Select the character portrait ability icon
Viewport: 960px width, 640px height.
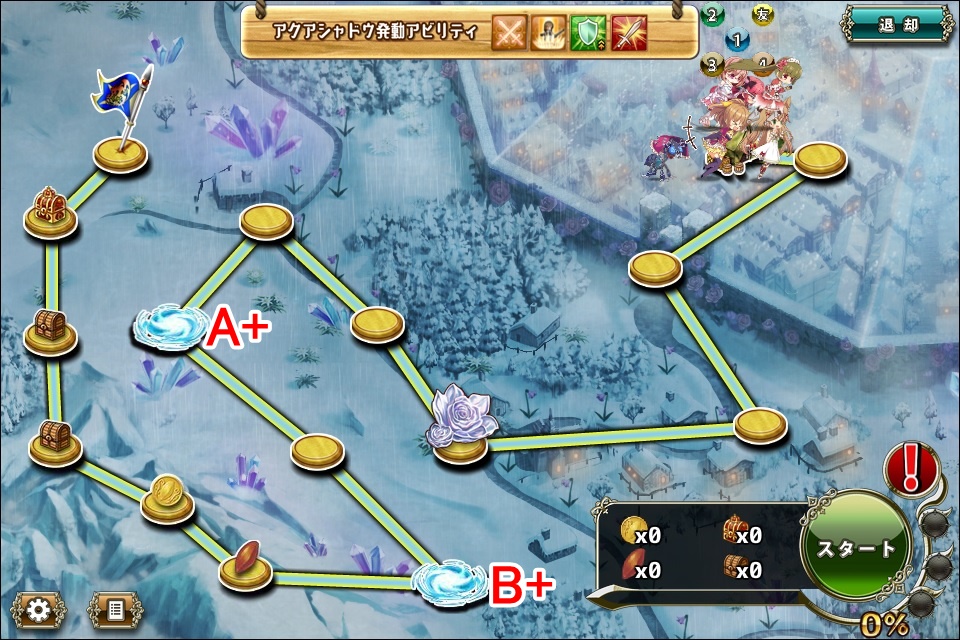548,33
